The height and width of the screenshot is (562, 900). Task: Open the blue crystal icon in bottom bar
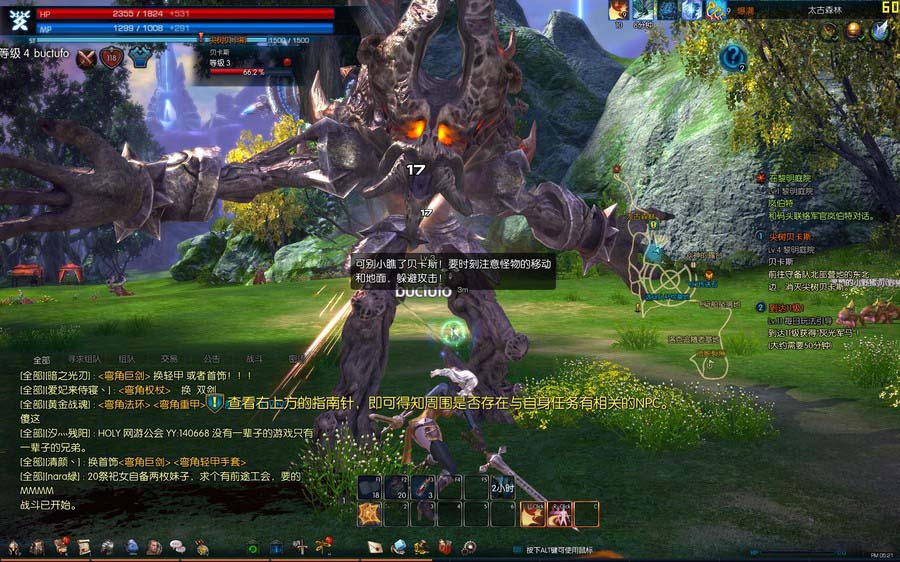[x=399, y=547]
